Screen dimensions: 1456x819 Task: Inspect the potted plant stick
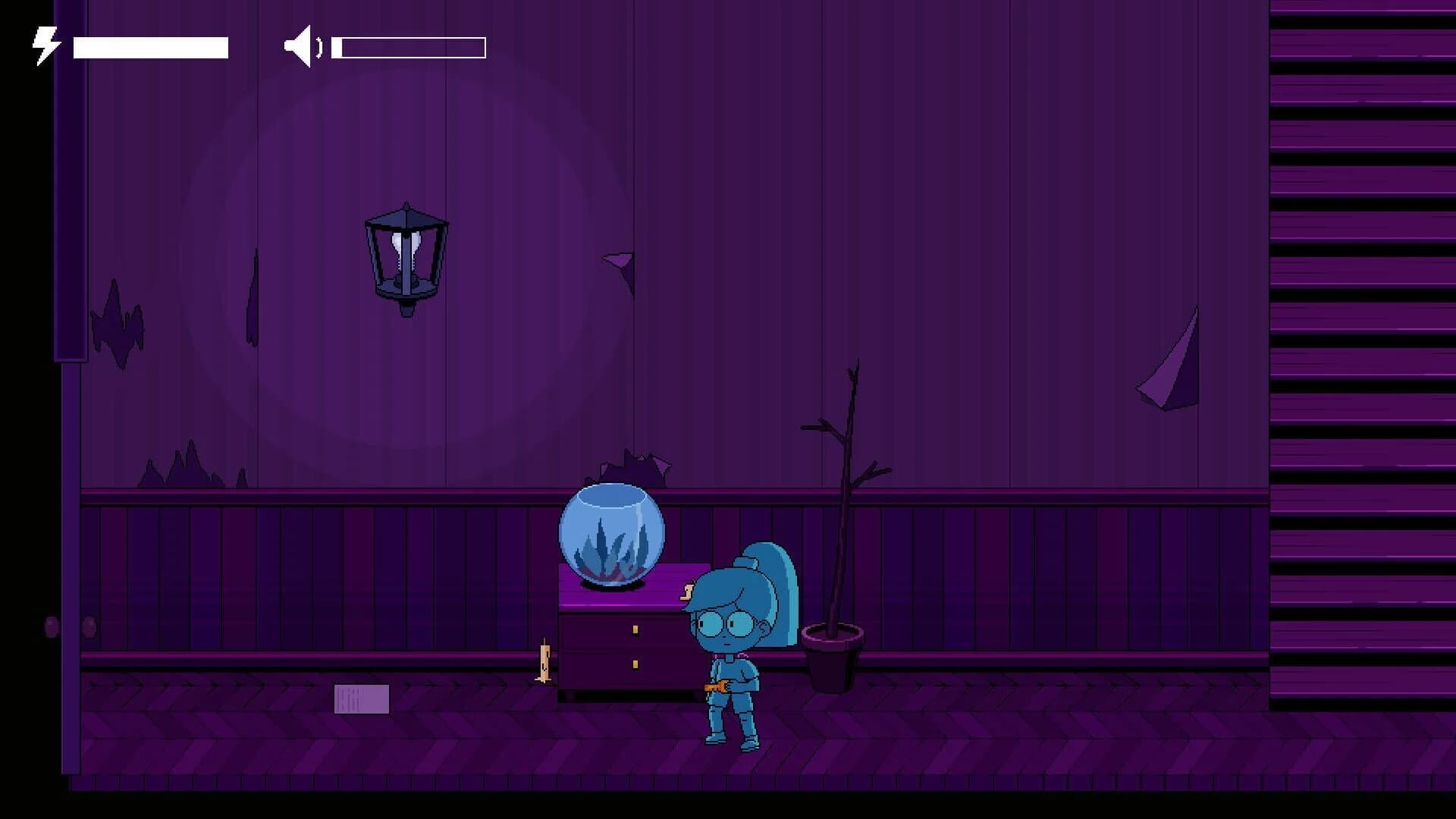(838, 531)
